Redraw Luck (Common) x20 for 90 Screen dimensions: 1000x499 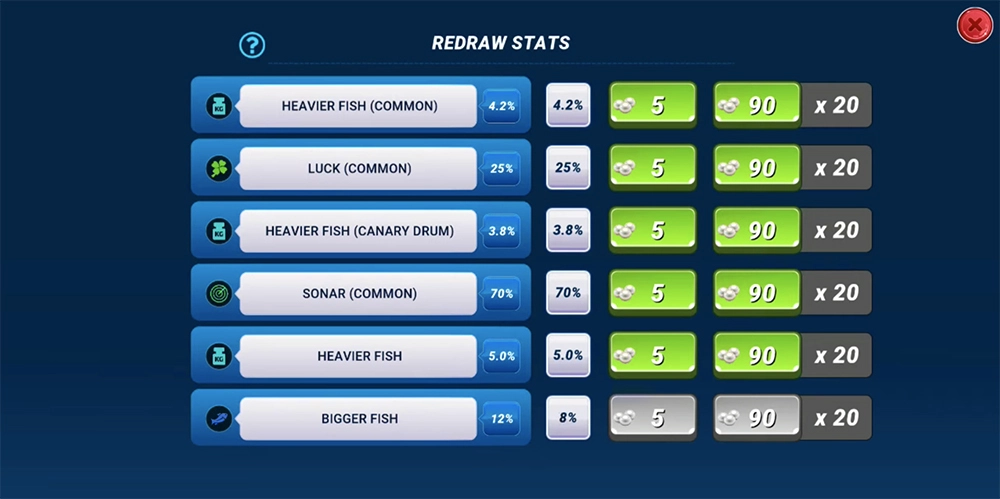point(757,168)
